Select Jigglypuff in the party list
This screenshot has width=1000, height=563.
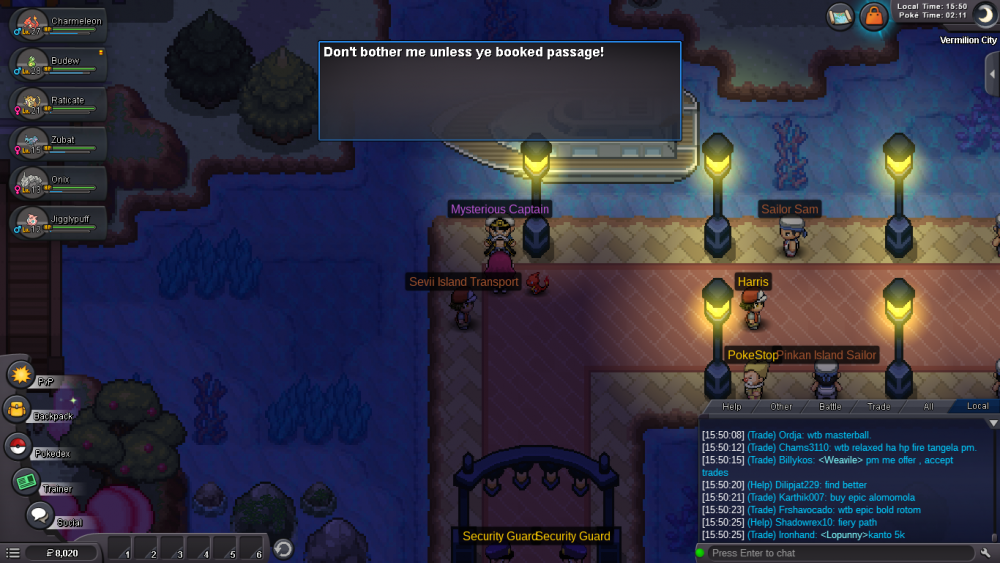[55, 223]
